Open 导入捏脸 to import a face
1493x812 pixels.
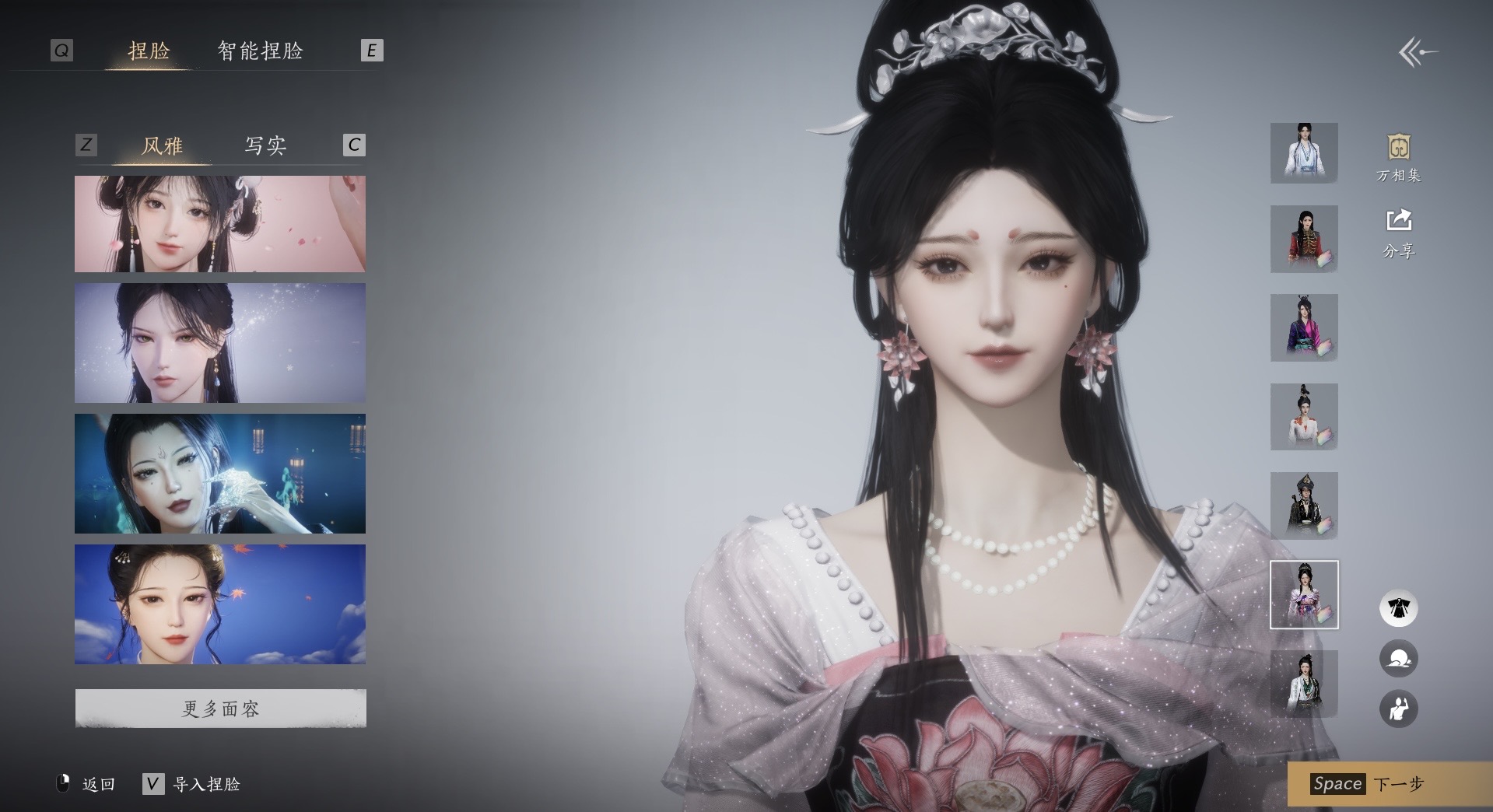[192, 784]
